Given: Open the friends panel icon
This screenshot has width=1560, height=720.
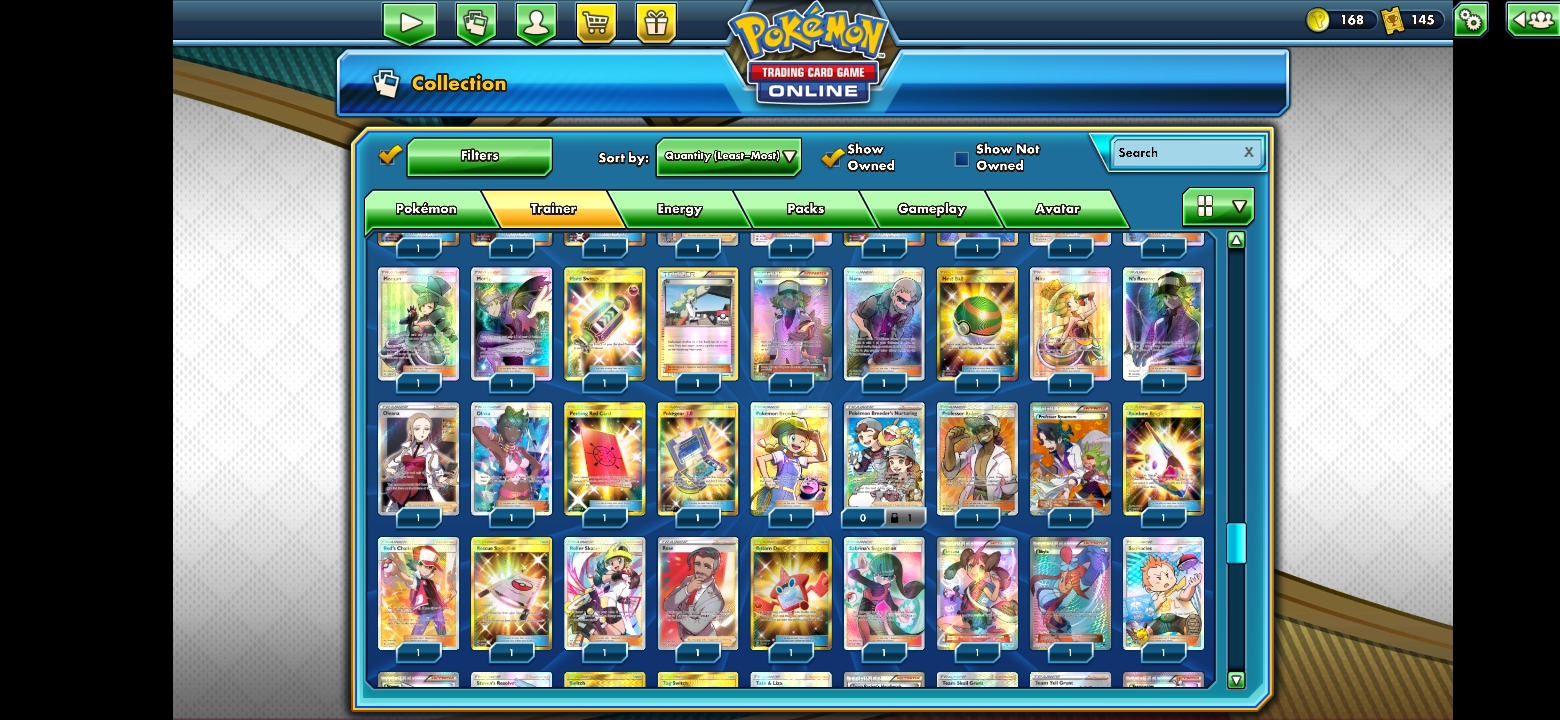Looking at the screenshot, I should pos(1531,18).
